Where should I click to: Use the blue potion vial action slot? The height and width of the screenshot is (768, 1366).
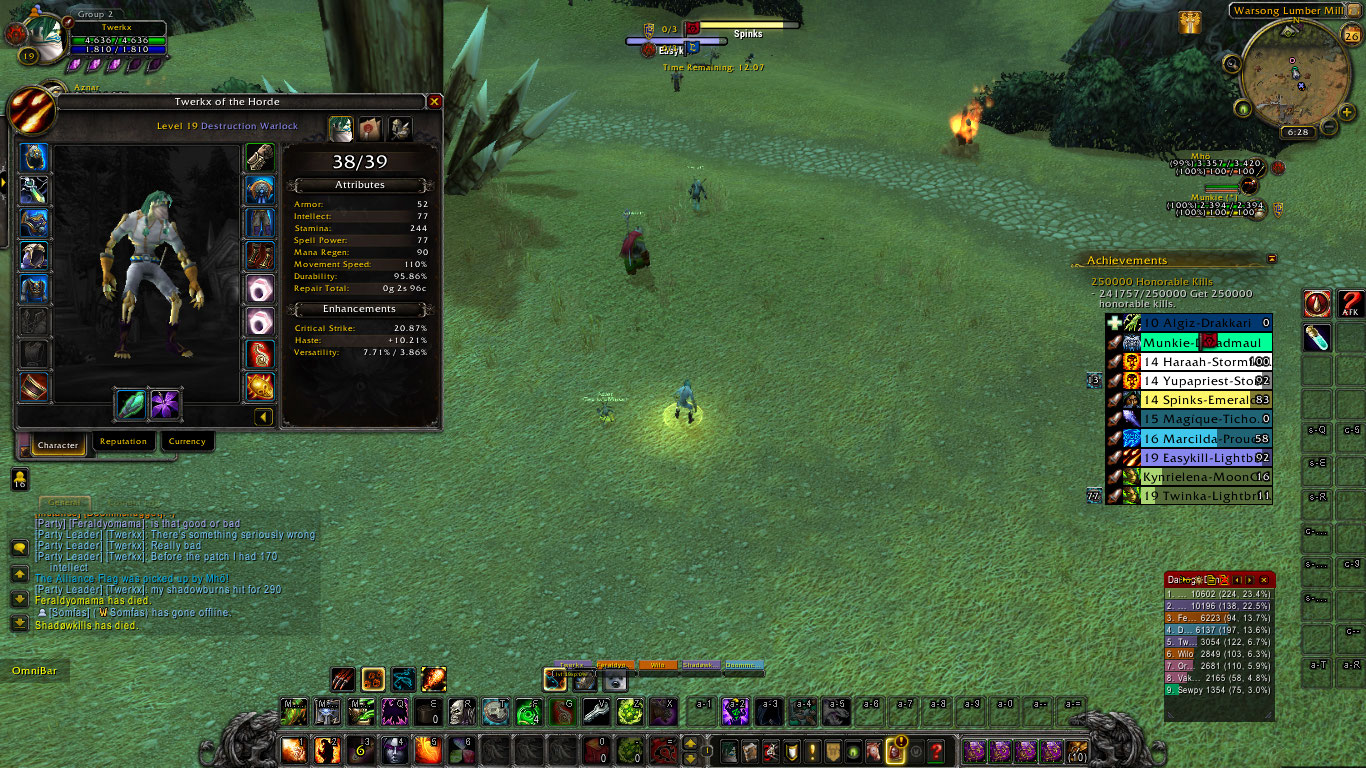pyautogui.click(x=1317, y=338)
